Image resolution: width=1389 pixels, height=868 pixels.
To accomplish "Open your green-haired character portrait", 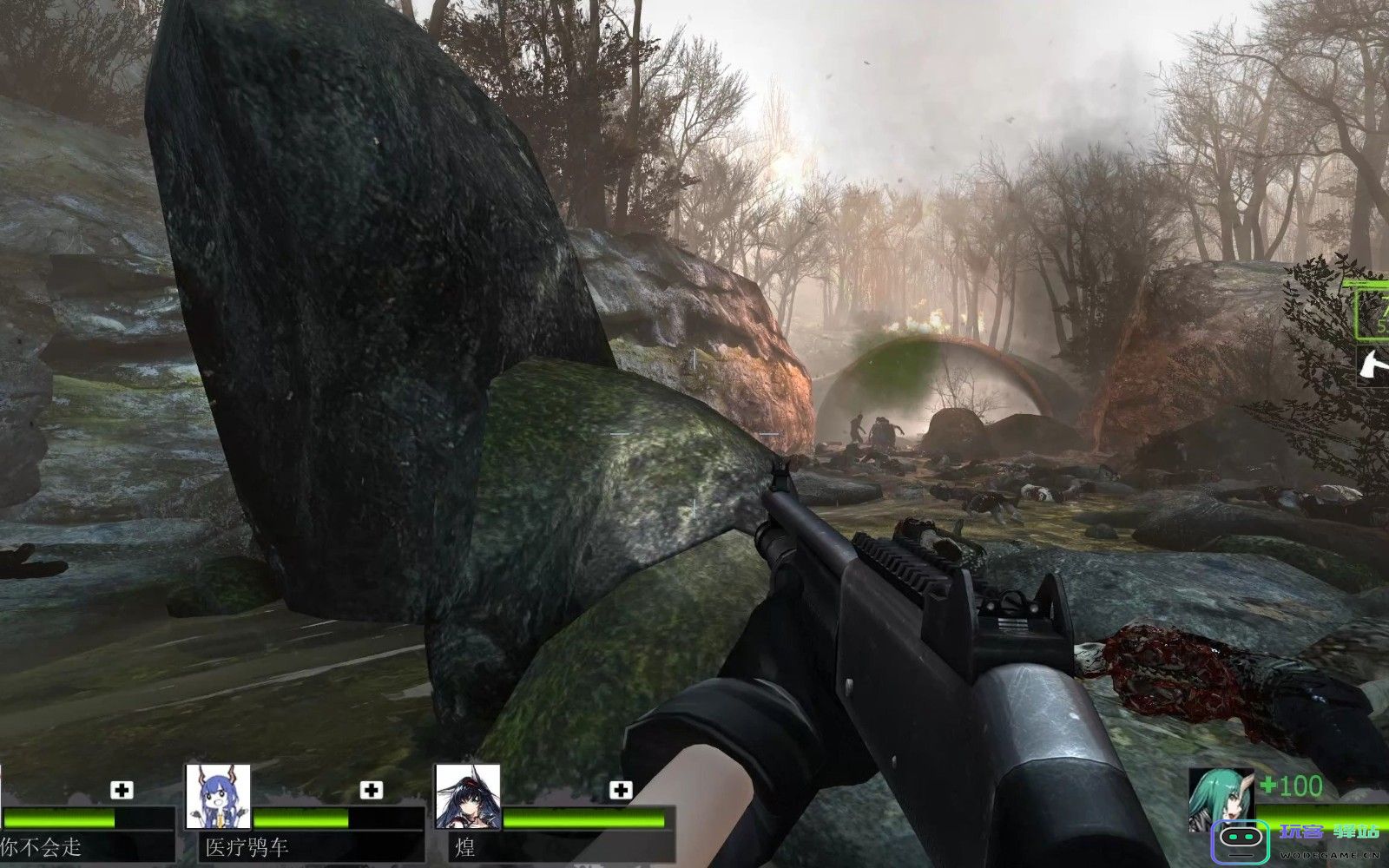I will 1221,799.
